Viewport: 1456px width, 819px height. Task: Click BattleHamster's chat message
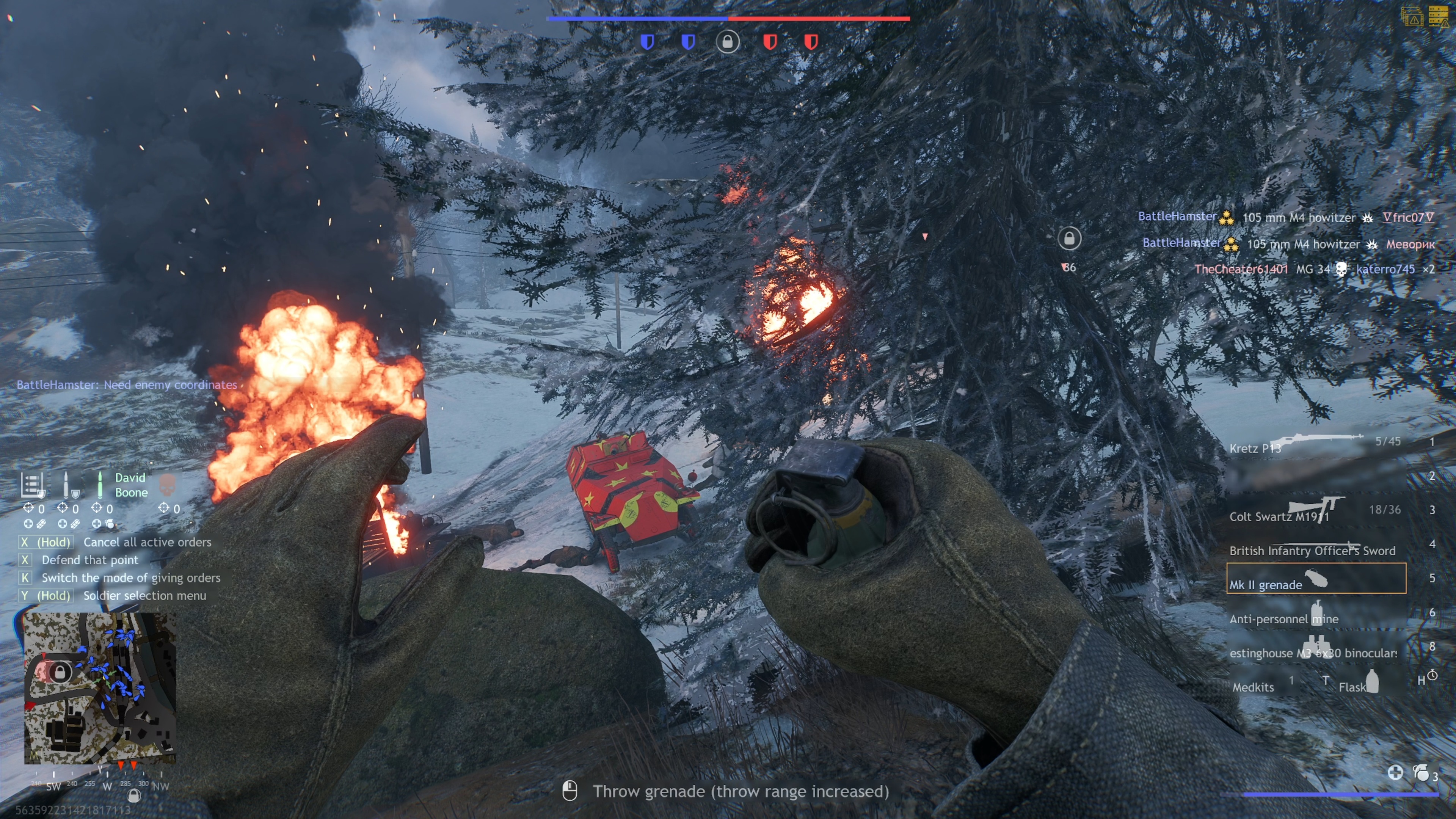pyautogui.click(x=127, y=384)
